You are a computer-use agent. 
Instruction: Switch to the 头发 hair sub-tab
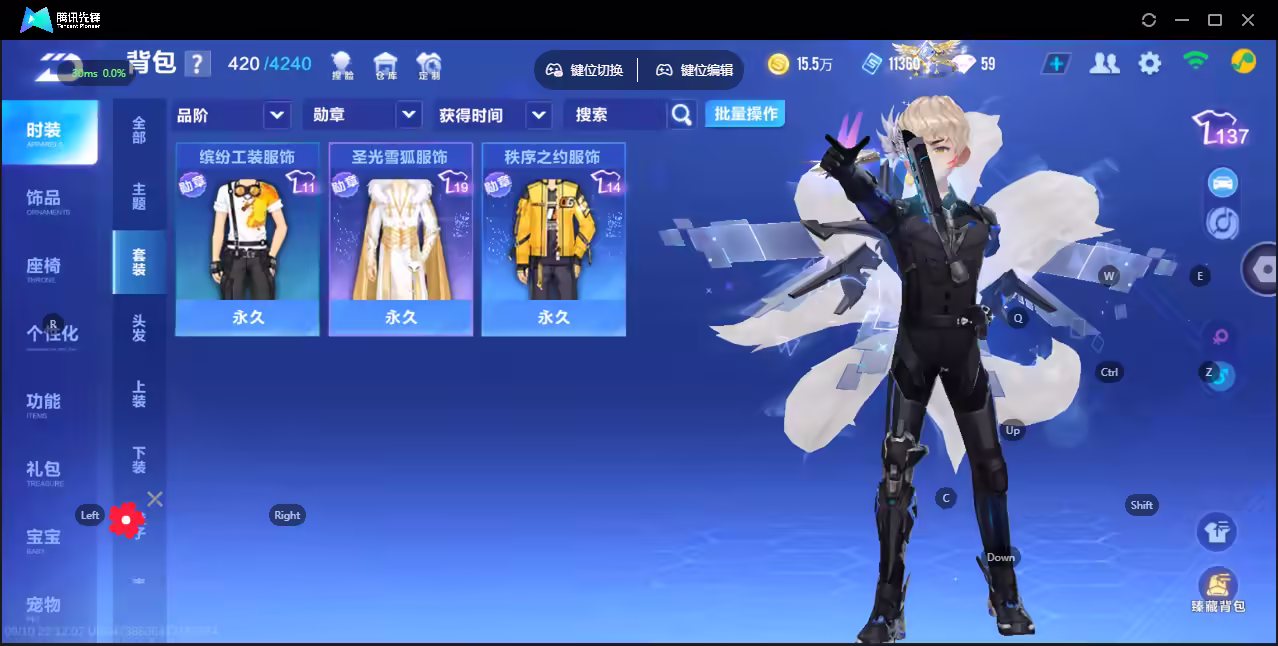pyautogui.click(x=139, y=327)
